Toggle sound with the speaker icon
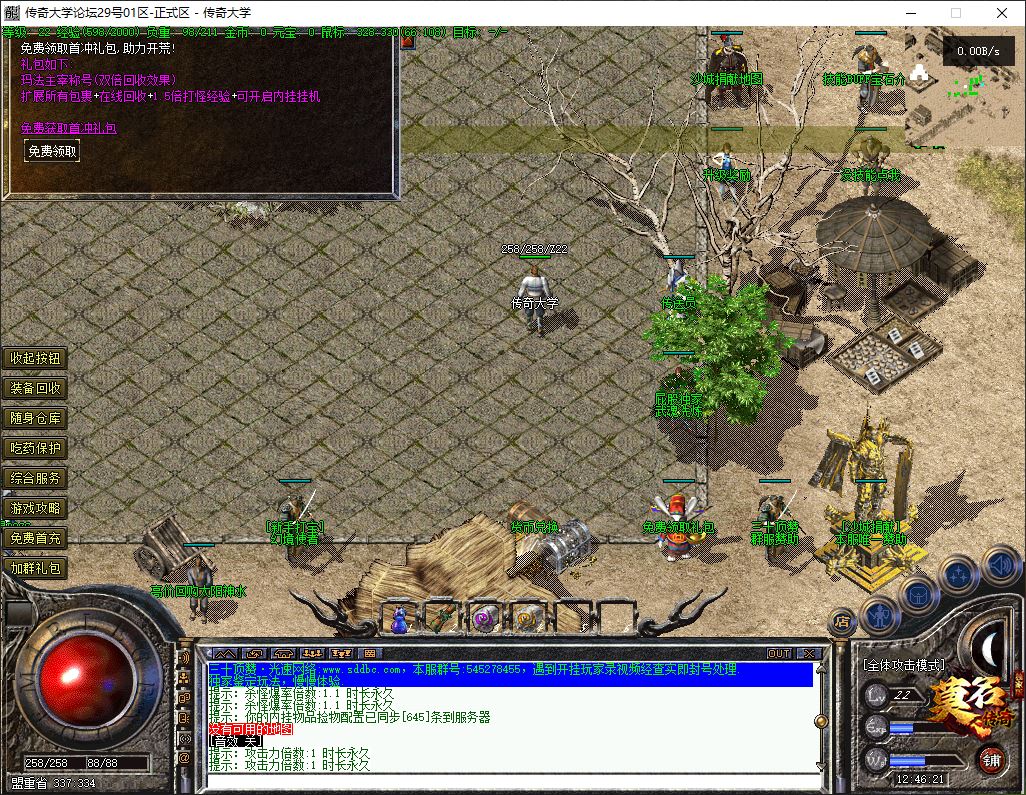1026x795 pixels. (1000, 566)
